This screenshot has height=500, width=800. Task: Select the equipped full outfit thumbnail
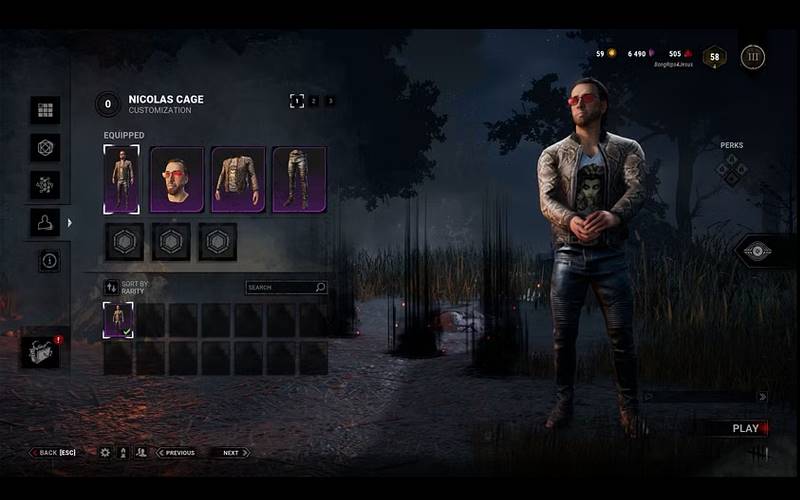pos(121,179)
